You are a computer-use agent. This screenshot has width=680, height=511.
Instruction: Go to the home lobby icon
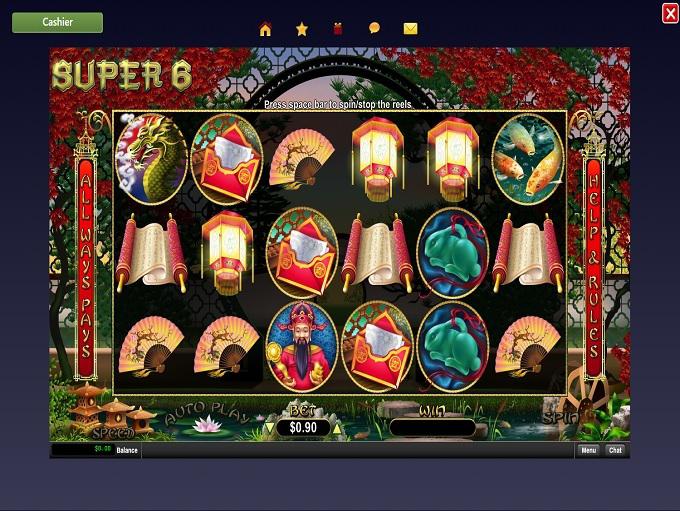click(265, 29)
